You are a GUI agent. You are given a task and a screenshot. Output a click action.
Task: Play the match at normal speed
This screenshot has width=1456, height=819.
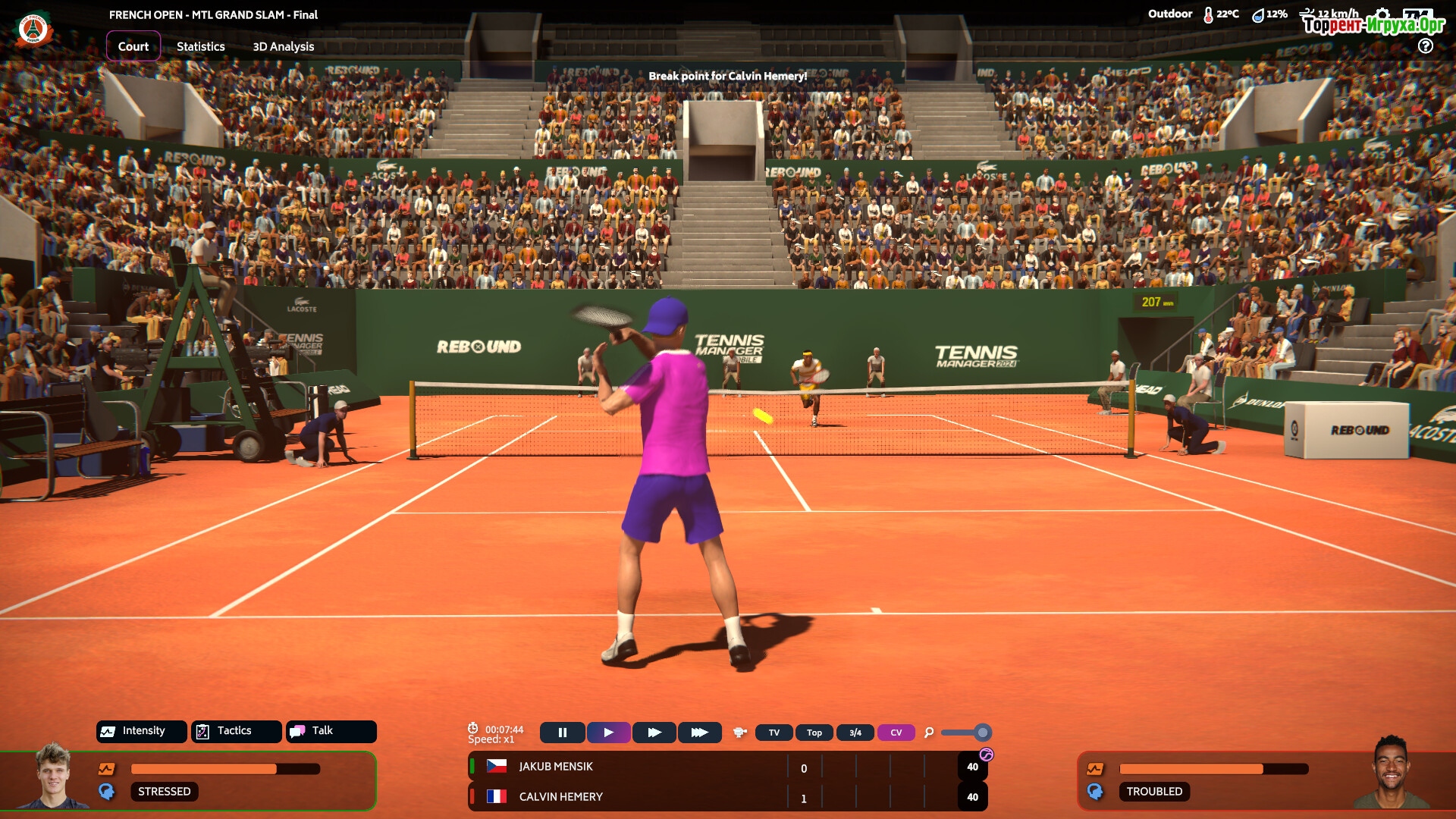(x=608, y=733)
